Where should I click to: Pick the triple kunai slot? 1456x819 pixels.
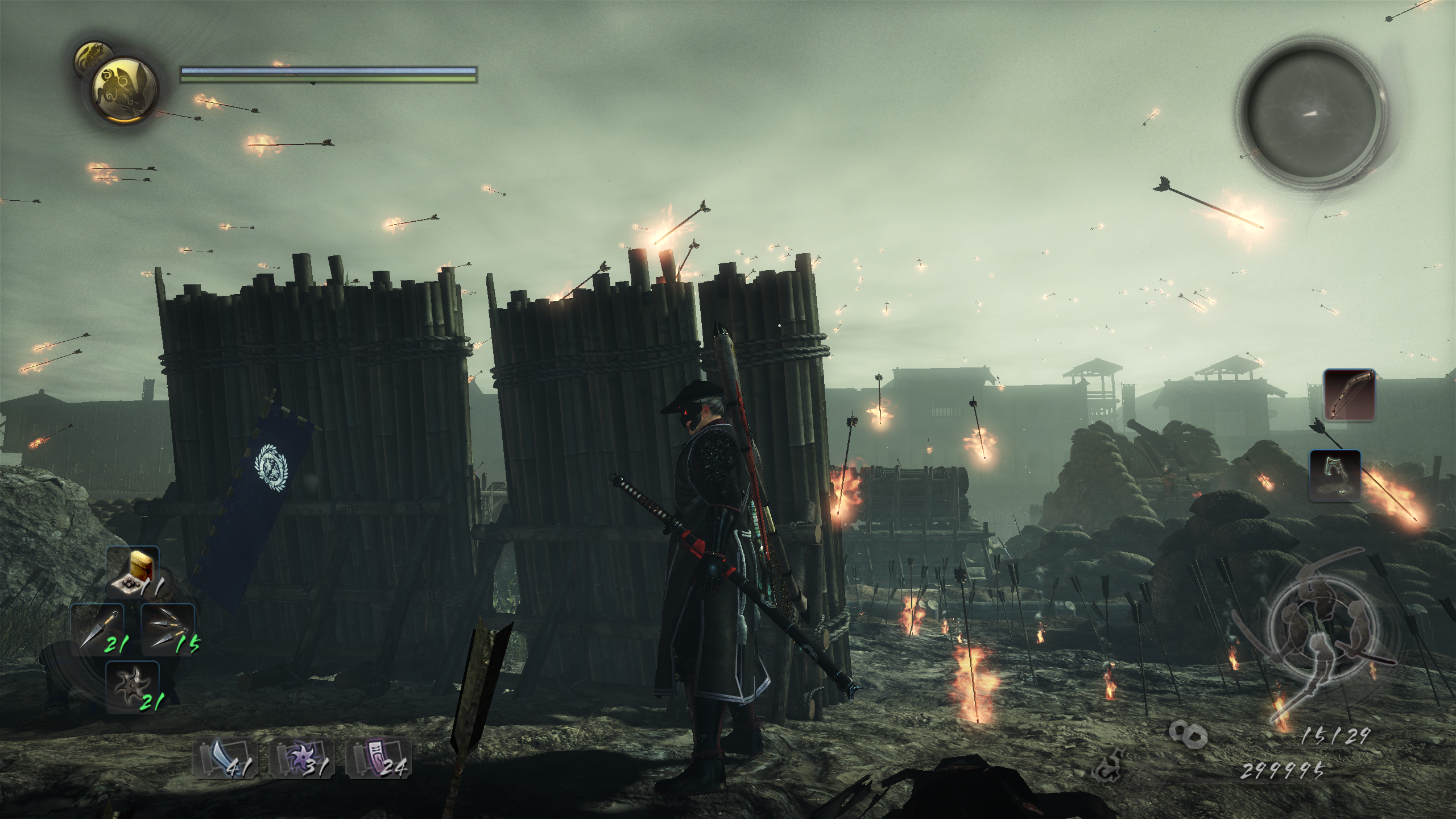click(168, 629)
